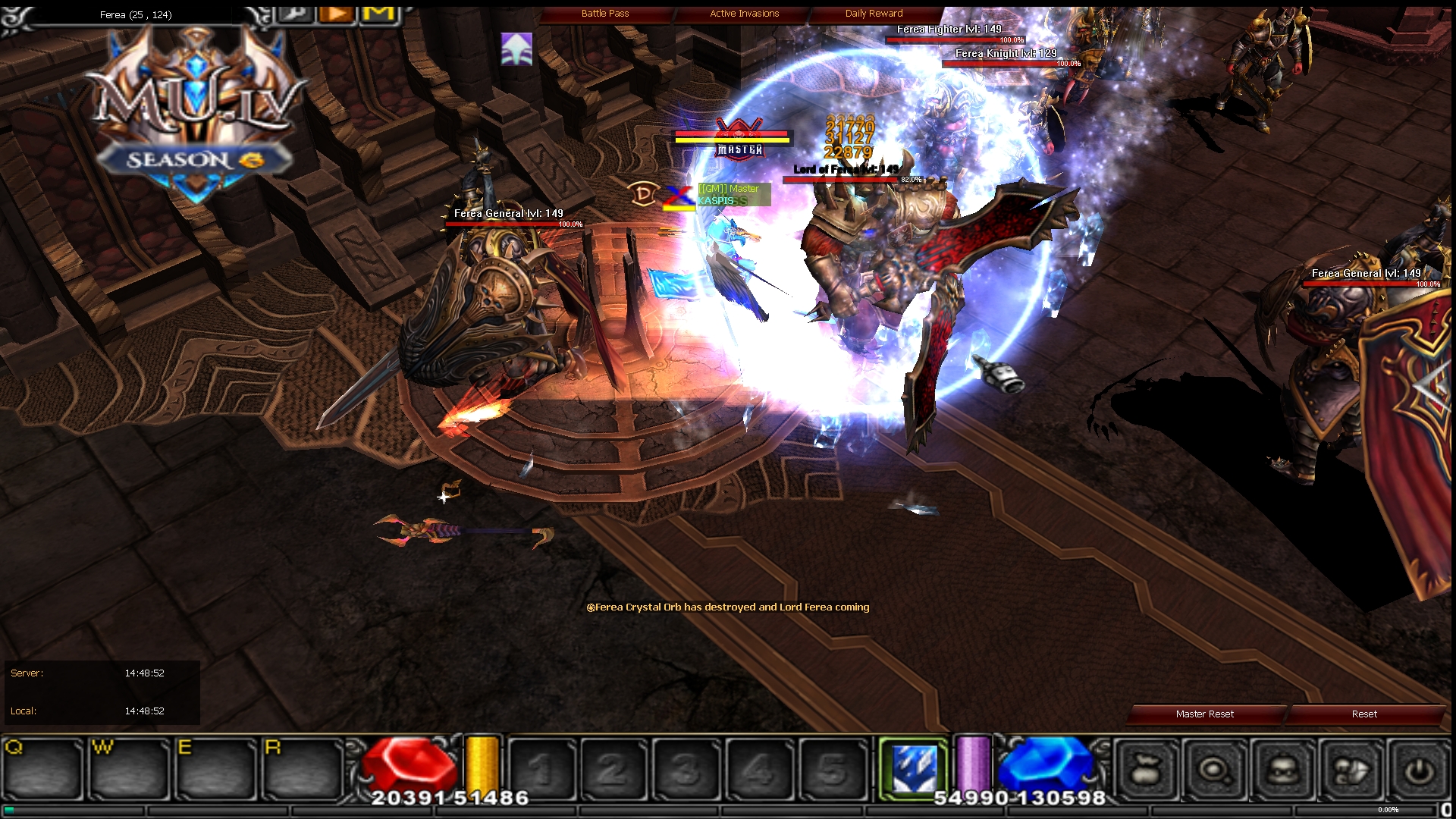The image size is (1456, 819).
Task: Click the yellow M MU Helper icon
Action: click(378, 14)
